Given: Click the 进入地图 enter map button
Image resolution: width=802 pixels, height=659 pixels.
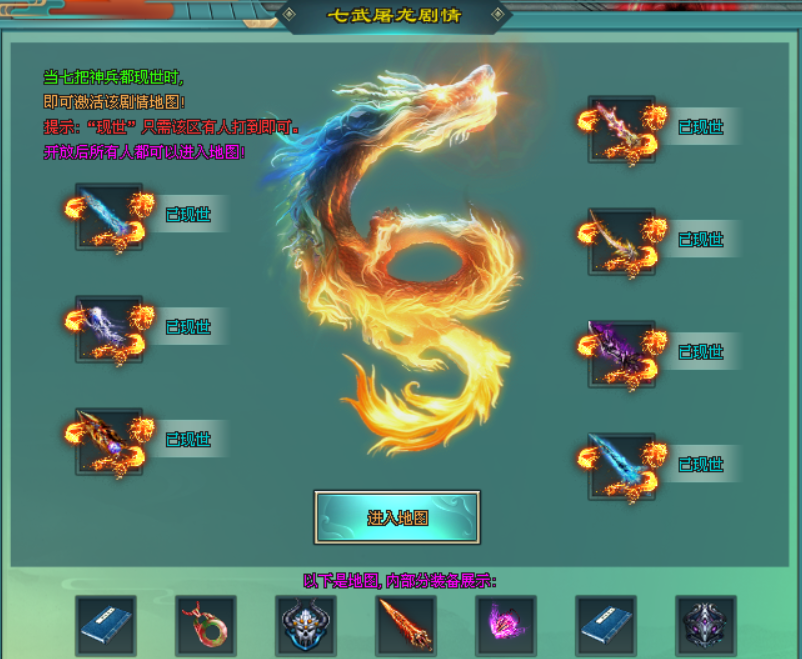Looking at the screenshot, I should pos(397,518).
